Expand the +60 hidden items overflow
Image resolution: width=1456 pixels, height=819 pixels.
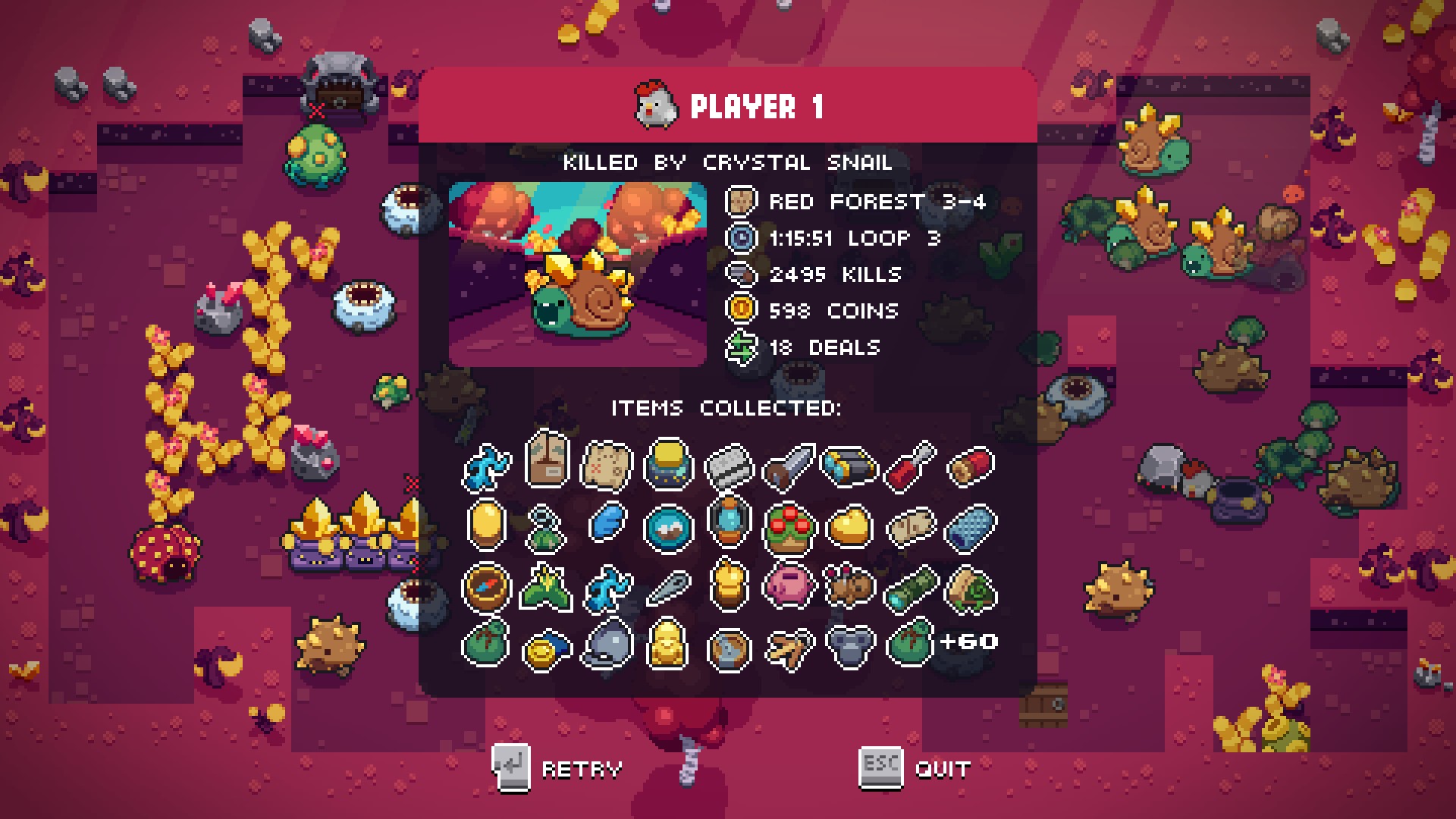coord(969,641)
